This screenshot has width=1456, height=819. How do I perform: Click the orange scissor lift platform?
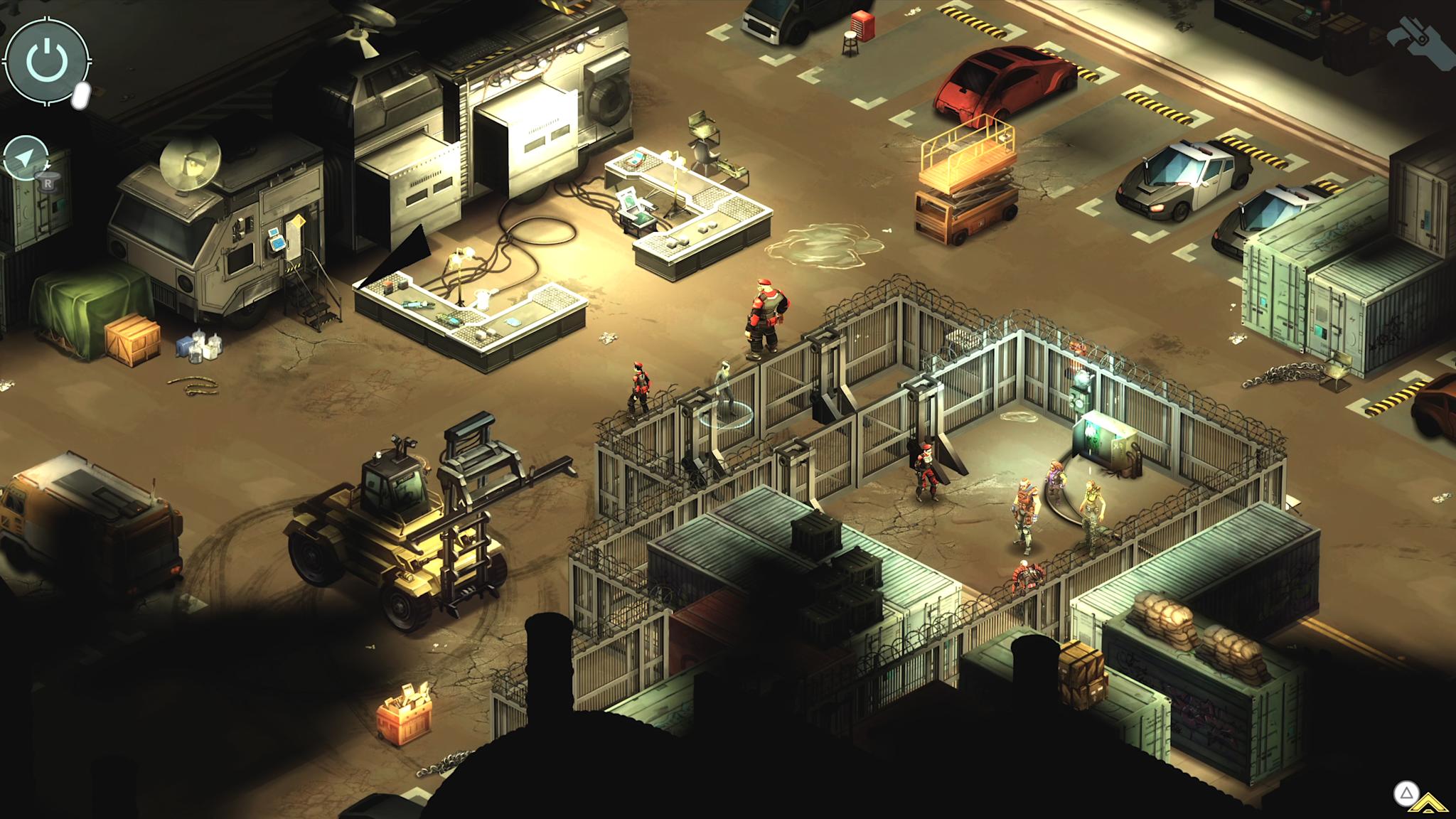click(967, 171)
